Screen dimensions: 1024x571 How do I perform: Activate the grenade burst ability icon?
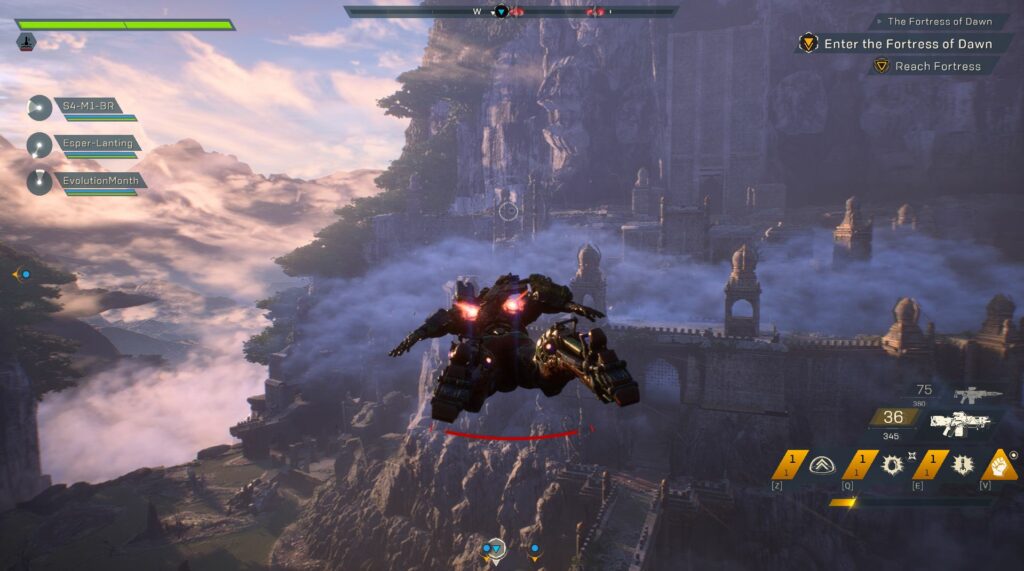point(889,464)
